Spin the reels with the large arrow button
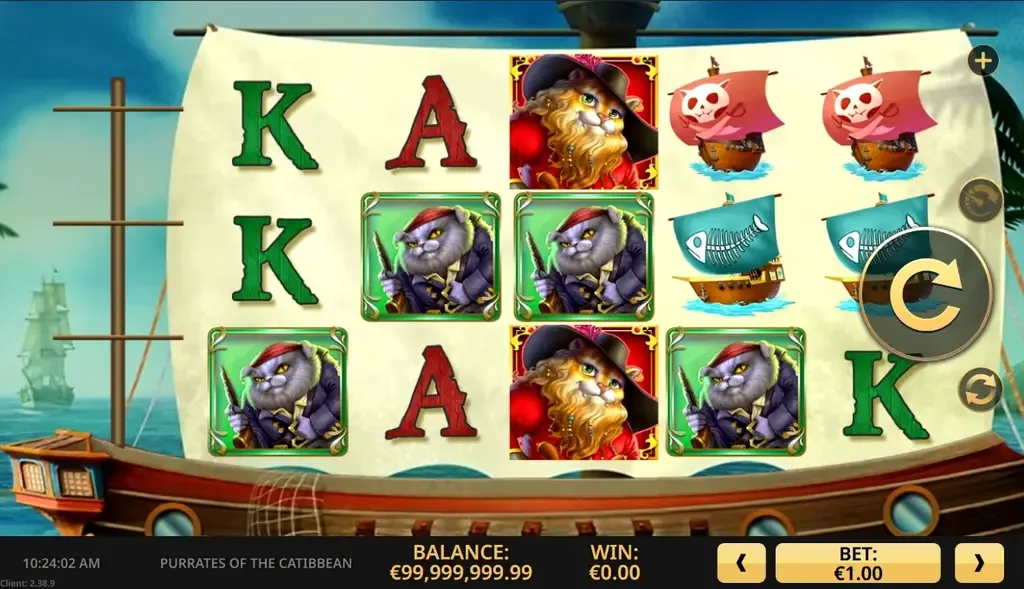The image size is (1024, 589). coord(925,293)
